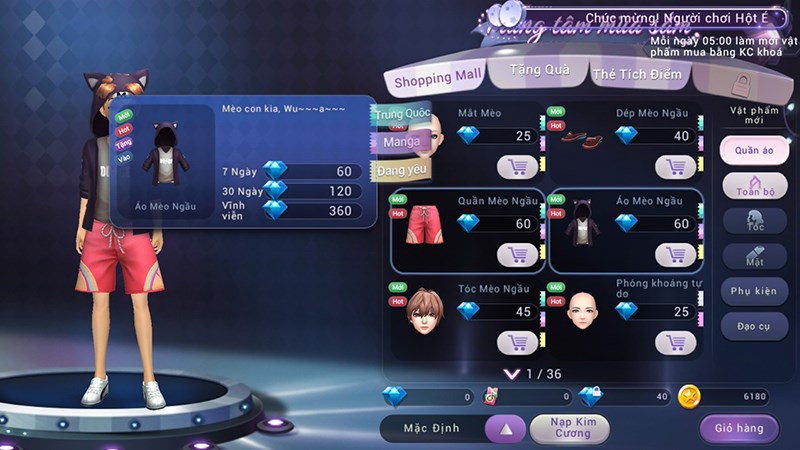Open the Phụ kiện accessories category
Image resolution: width=800 pixels, height=450 pixels.
(x=754, y=291)
